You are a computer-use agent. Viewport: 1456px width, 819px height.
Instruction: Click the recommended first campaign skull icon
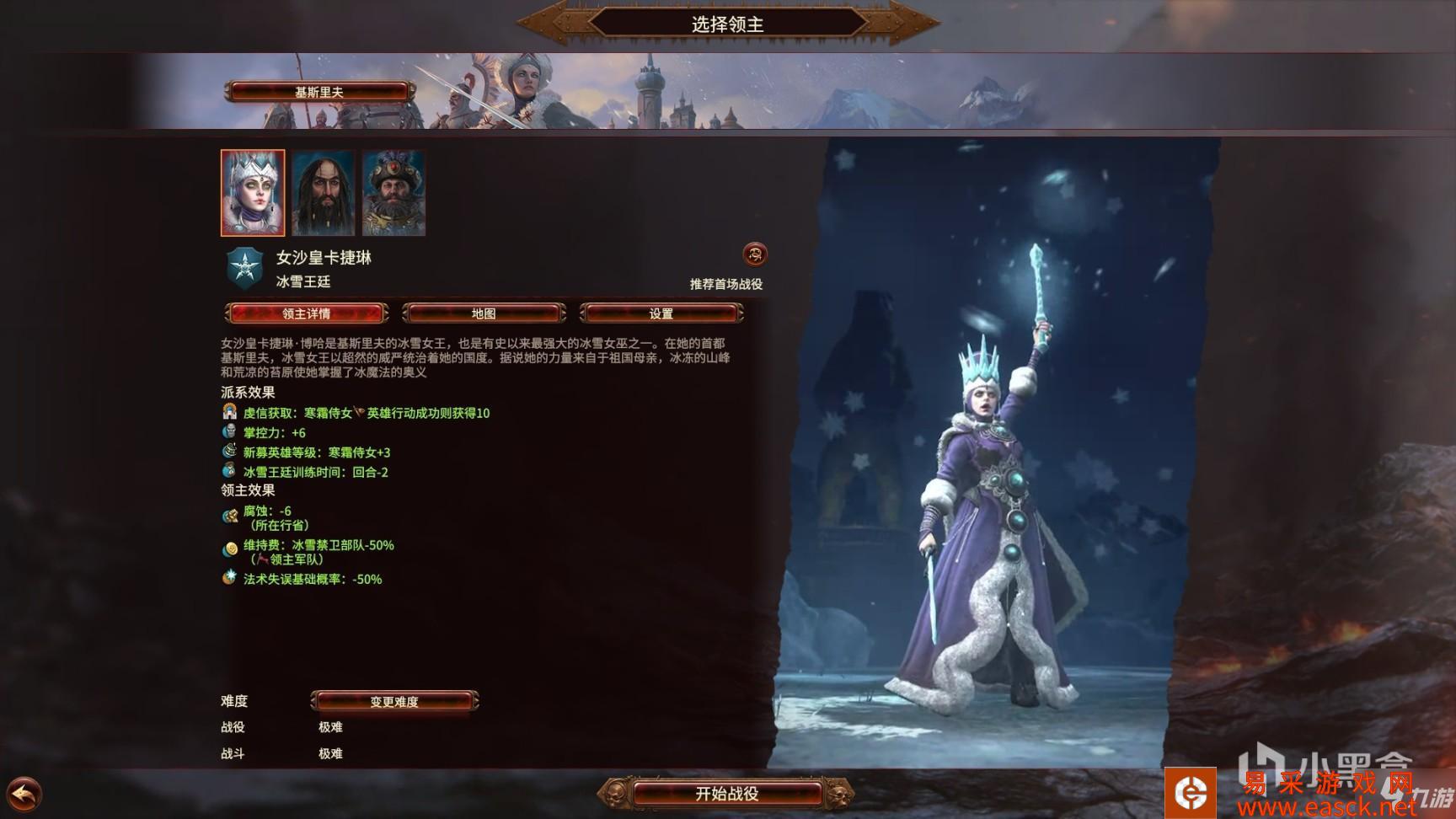point(755,254)
